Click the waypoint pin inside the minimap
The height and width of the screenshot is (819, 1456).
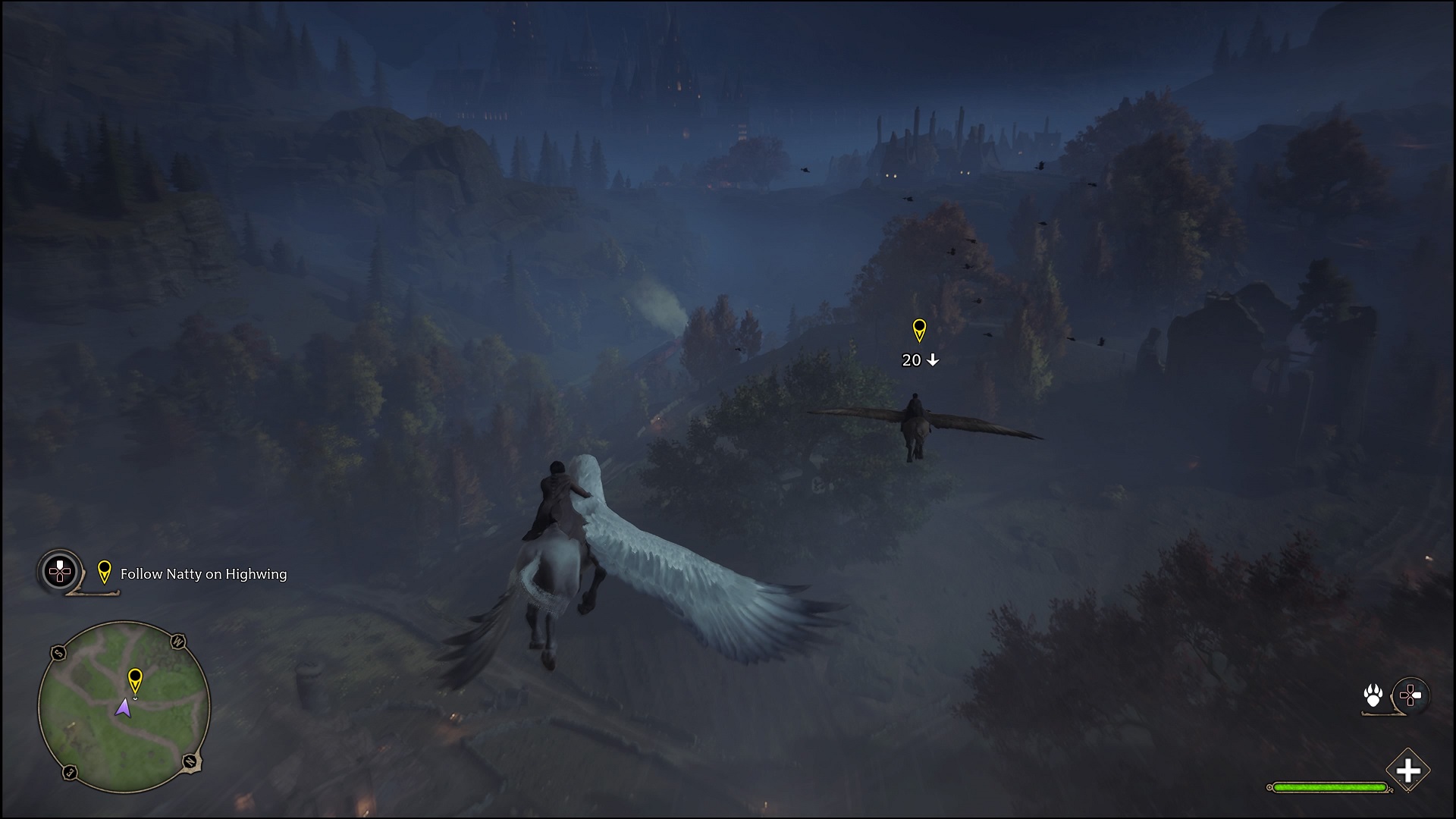click(x=136, y=681)
